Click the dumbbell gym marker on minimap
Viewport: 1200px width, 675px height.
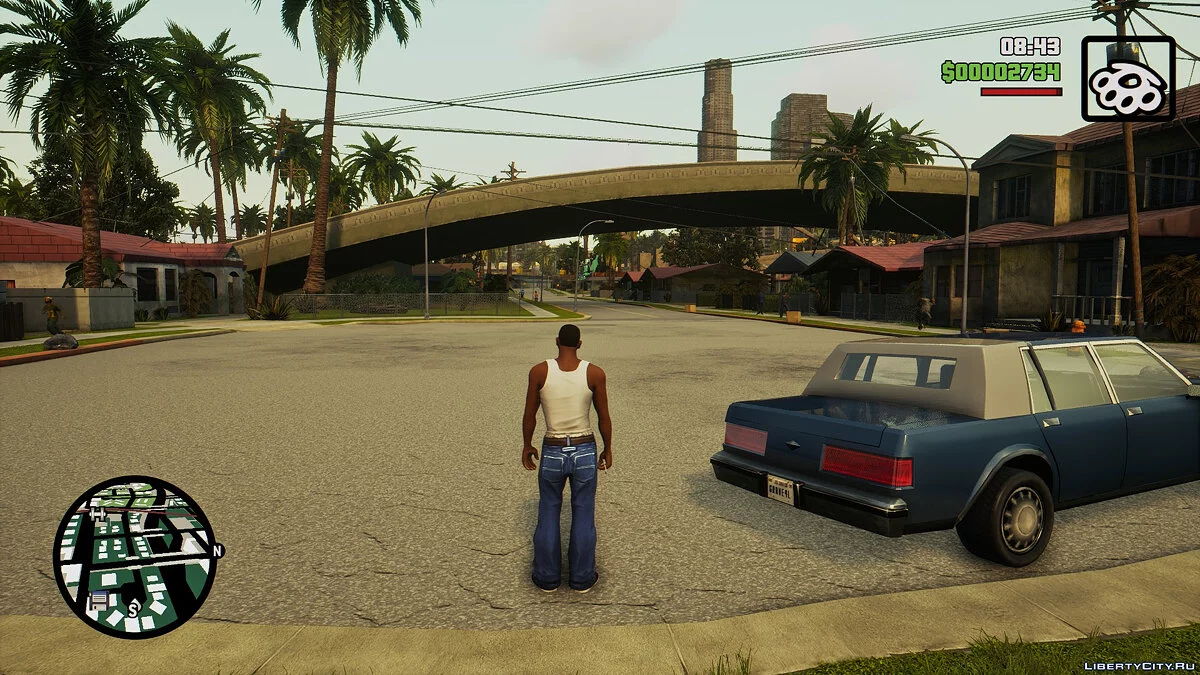[x=98, y=514]
